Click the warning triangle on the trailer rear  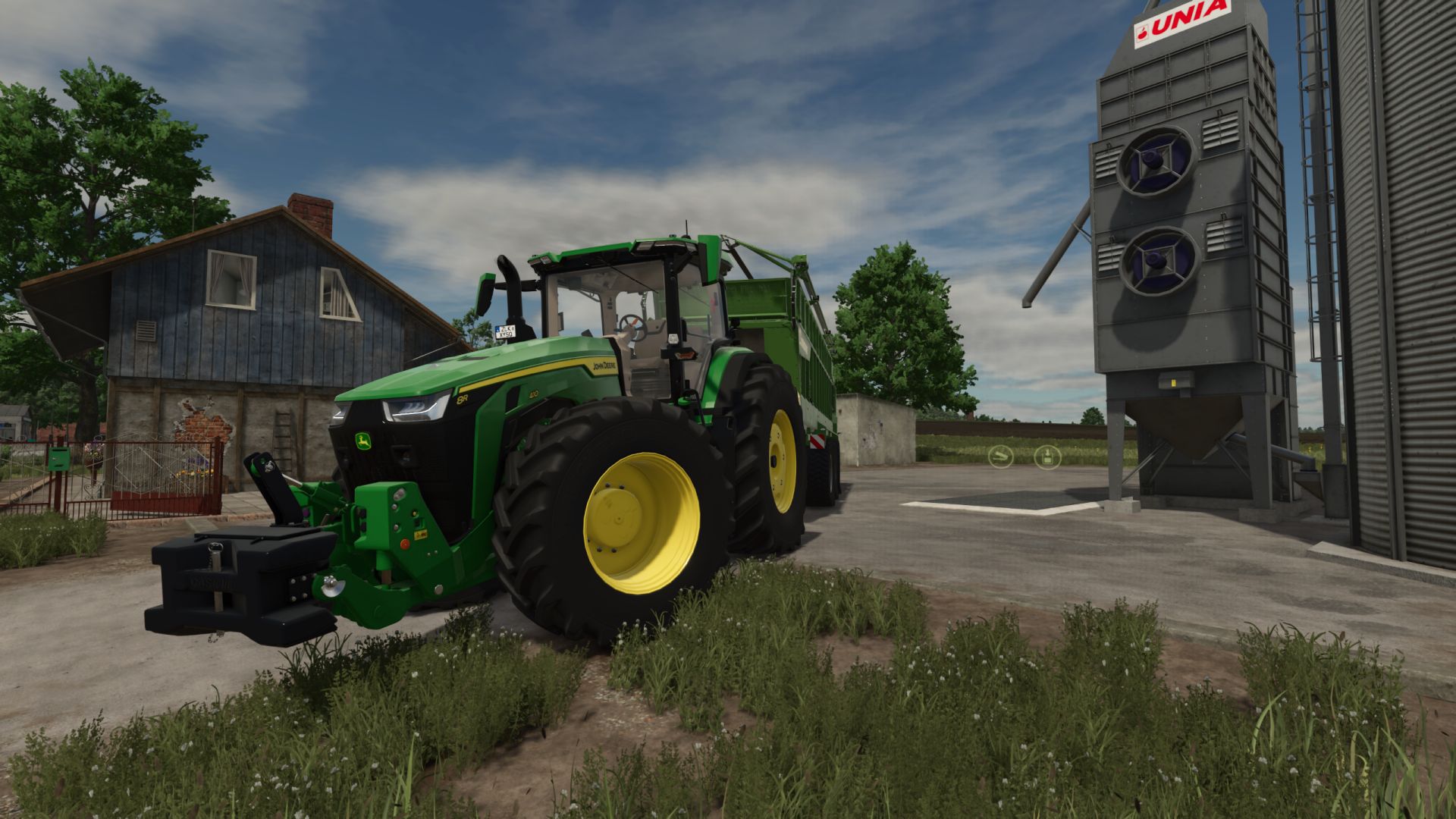pyautogui.click(x=818, y=441)
